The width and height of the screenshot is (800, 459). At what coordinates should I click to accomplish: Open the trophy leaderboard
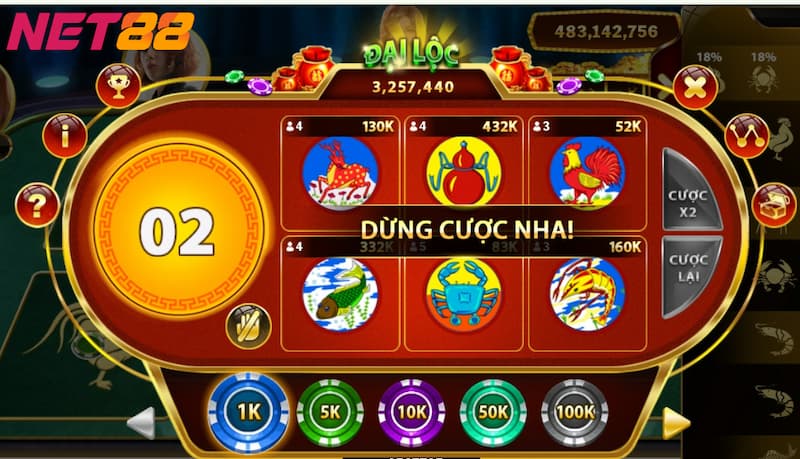click(x=118, y=85)
